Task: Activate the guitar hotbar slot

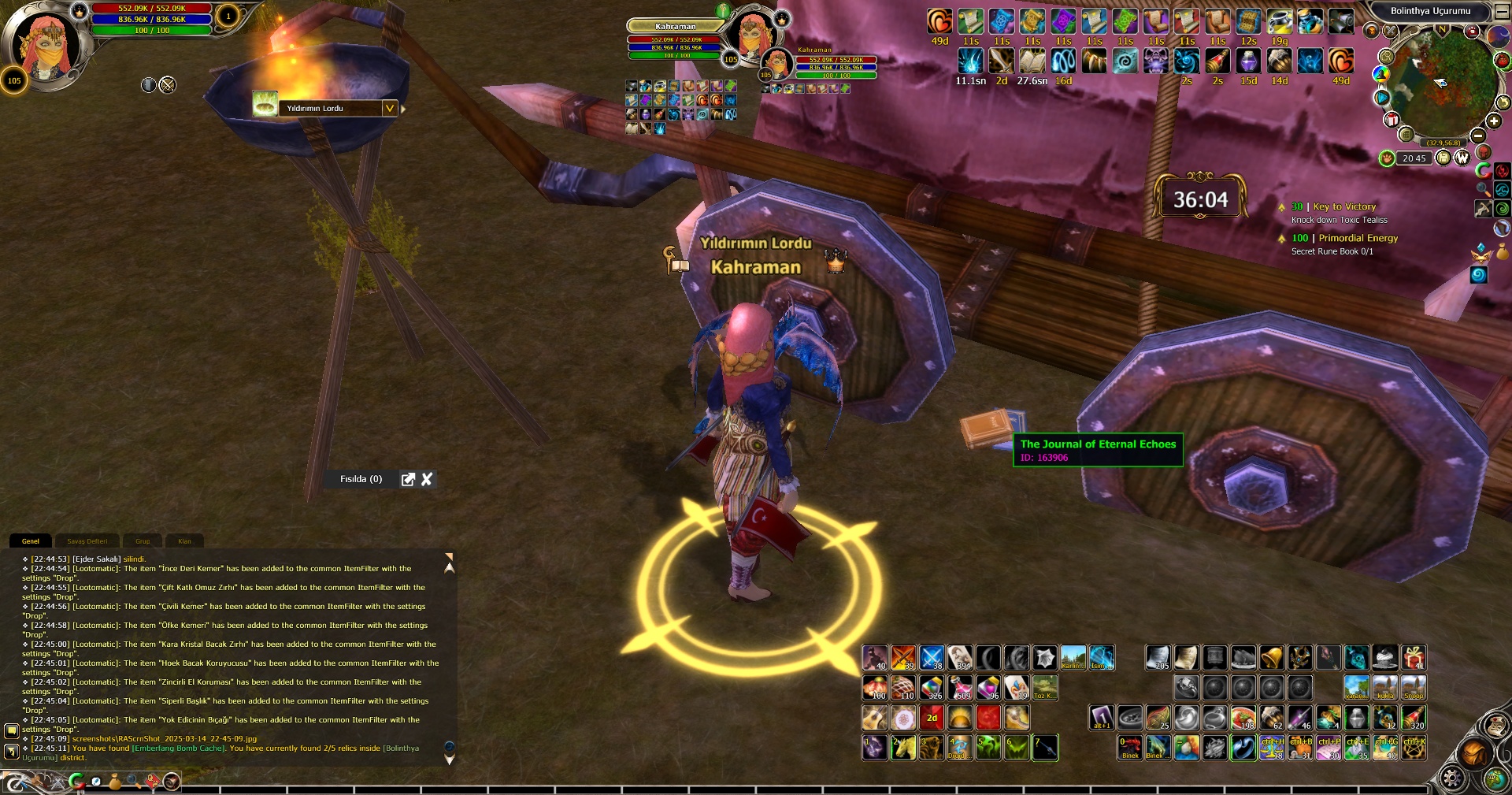Action: (x=874, y=718)
